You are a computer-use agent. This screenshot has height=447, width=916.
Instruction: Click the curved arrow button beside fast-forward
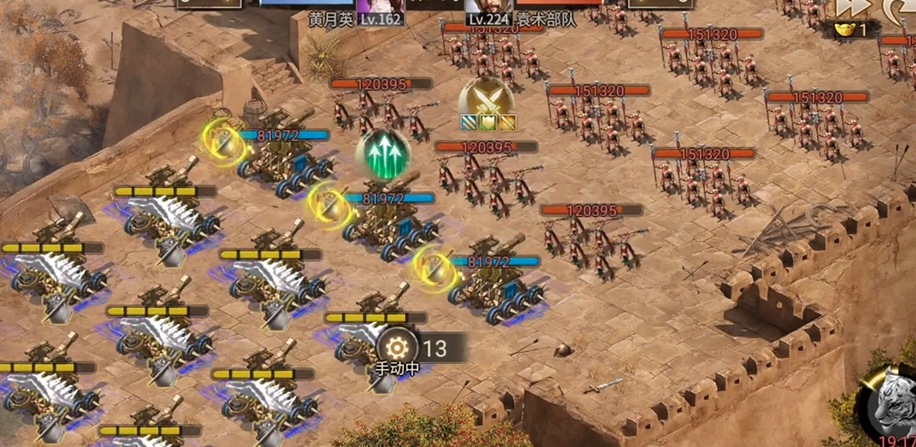click(x=900, y=8)
